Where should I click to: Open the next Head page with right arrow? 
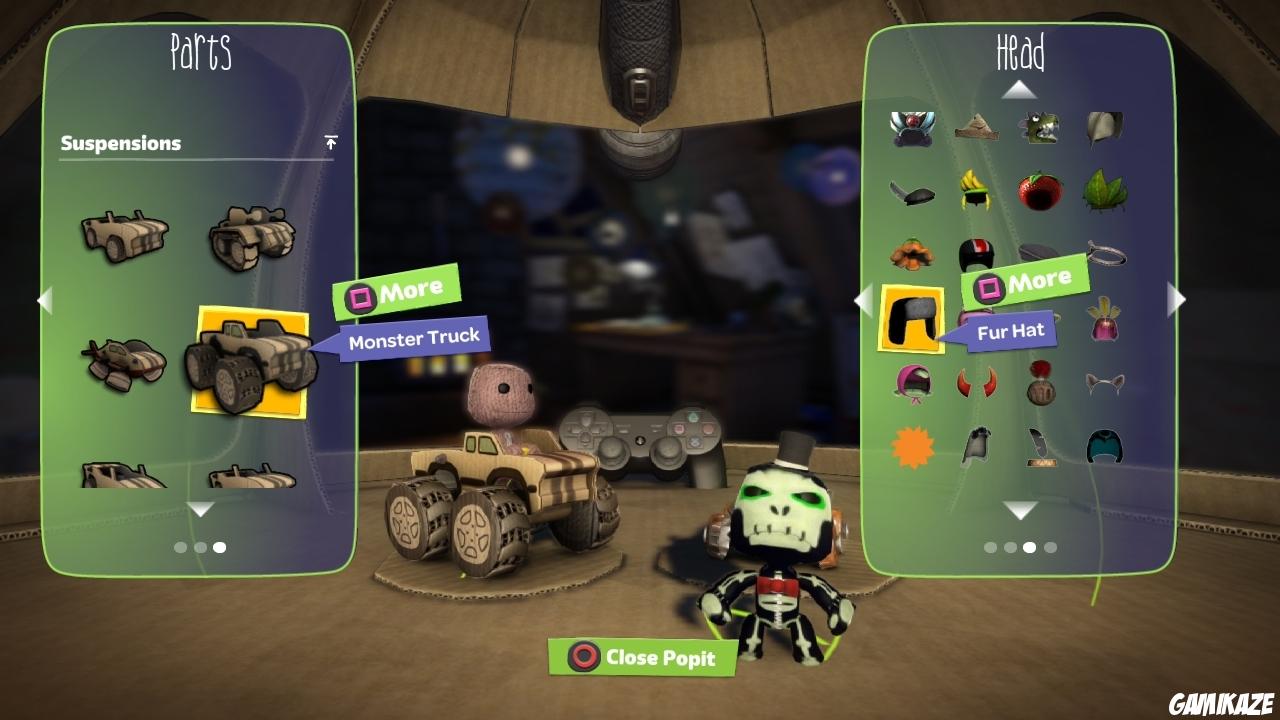1176,300
